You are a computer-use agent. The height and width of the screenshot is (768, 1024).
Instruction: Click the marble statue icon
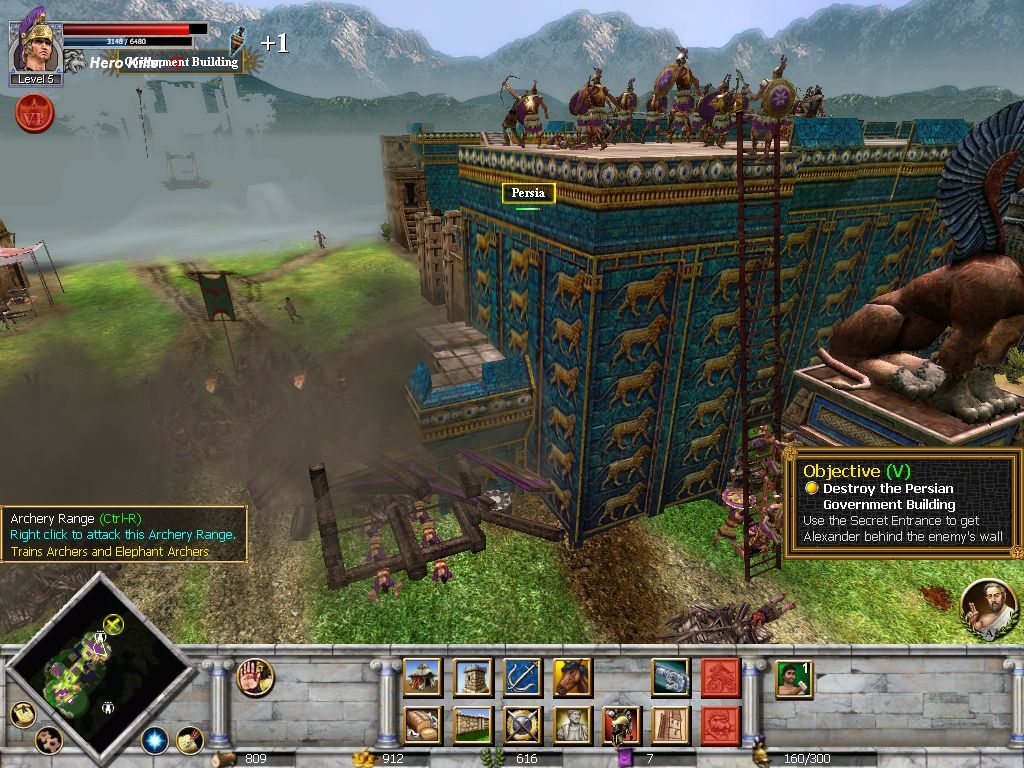(x=571, y=725)
